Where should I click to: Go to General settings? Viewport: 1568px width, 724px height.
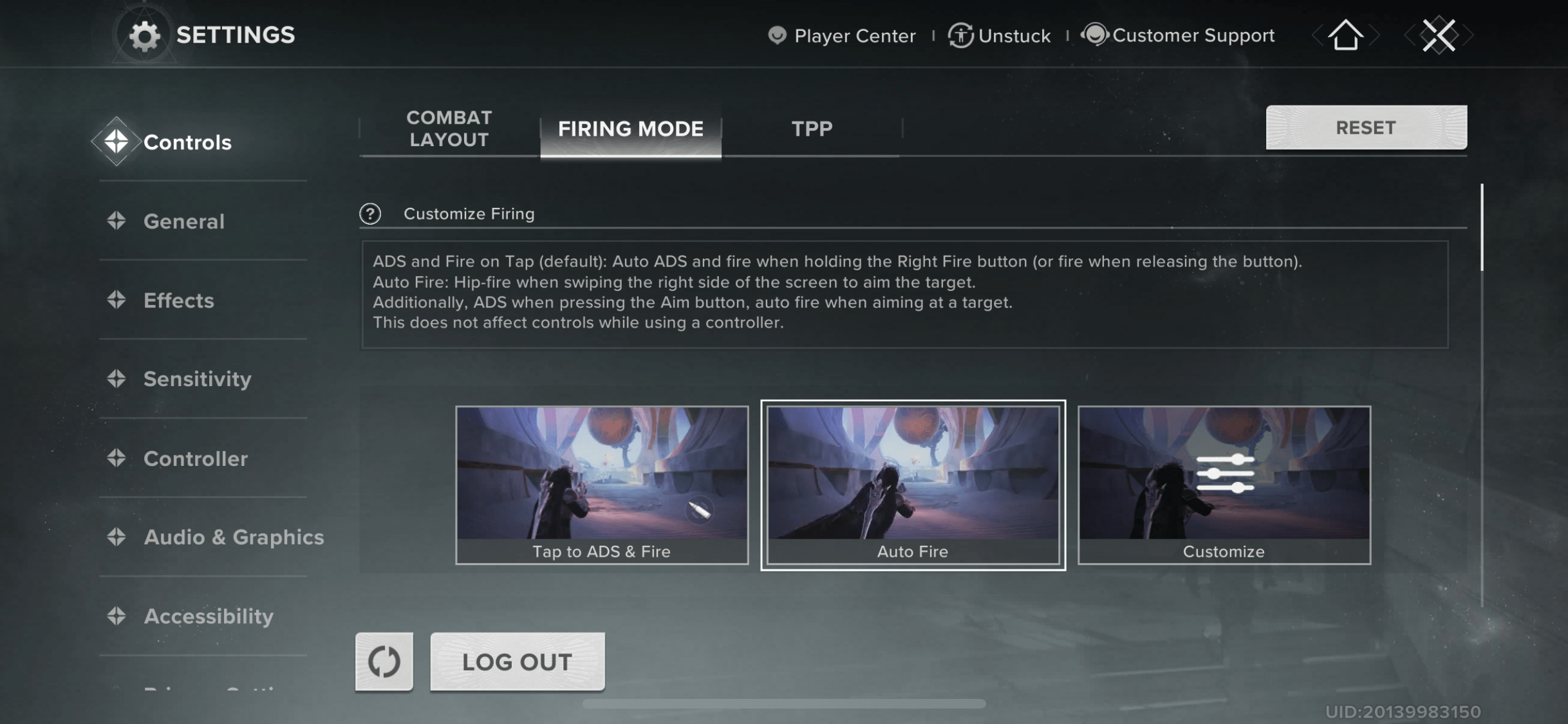(183, 221)
